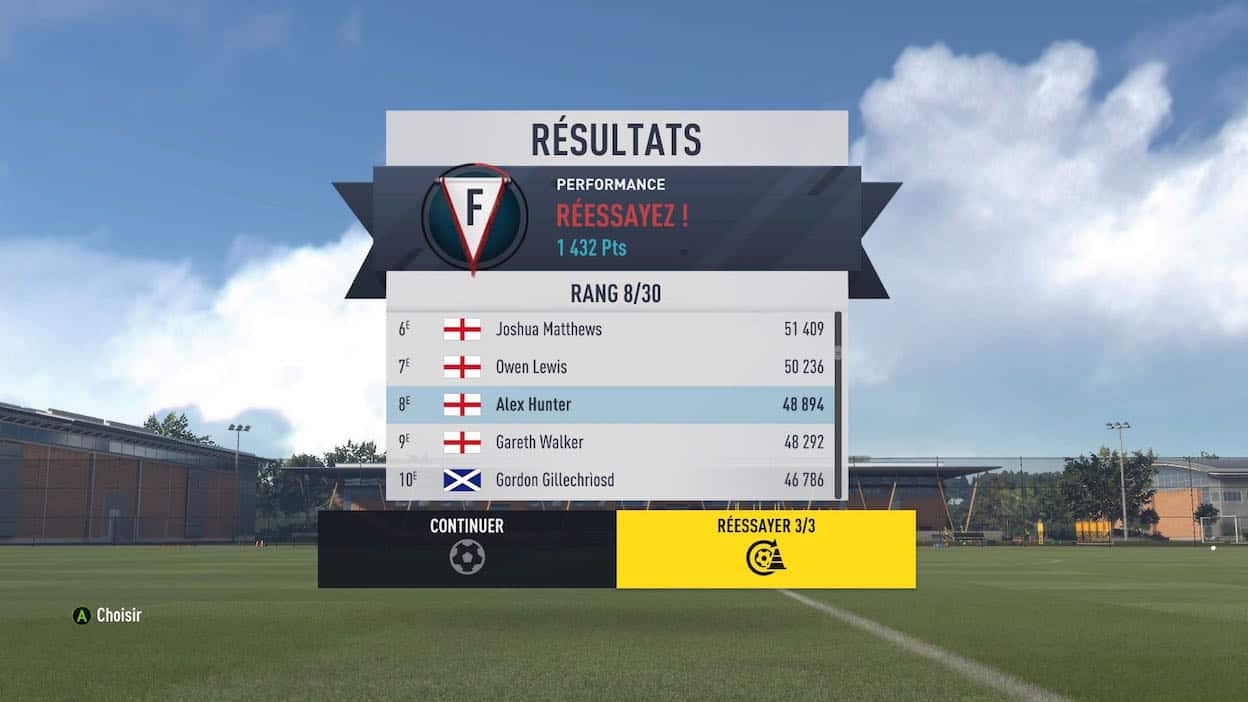1248x702 pixels.
Task: Highlight the Alex Hunter ranking row
Action: click(610, 405)
